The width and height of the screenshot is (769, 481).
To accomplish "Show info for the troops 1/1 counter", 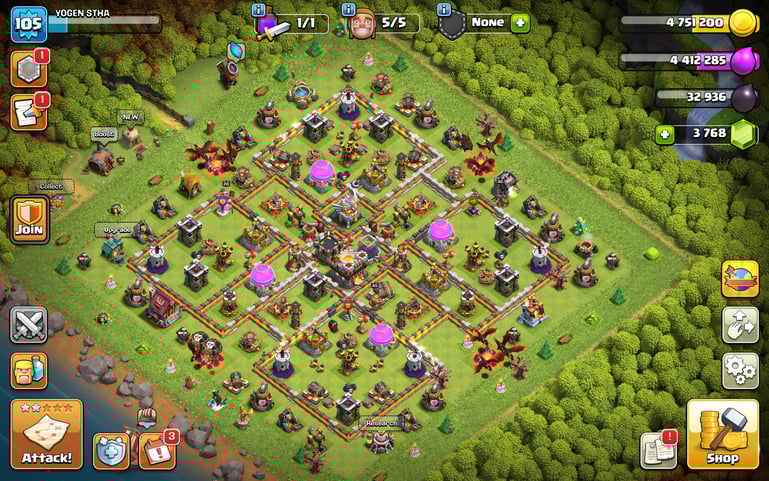I will [x=258, y=11].
